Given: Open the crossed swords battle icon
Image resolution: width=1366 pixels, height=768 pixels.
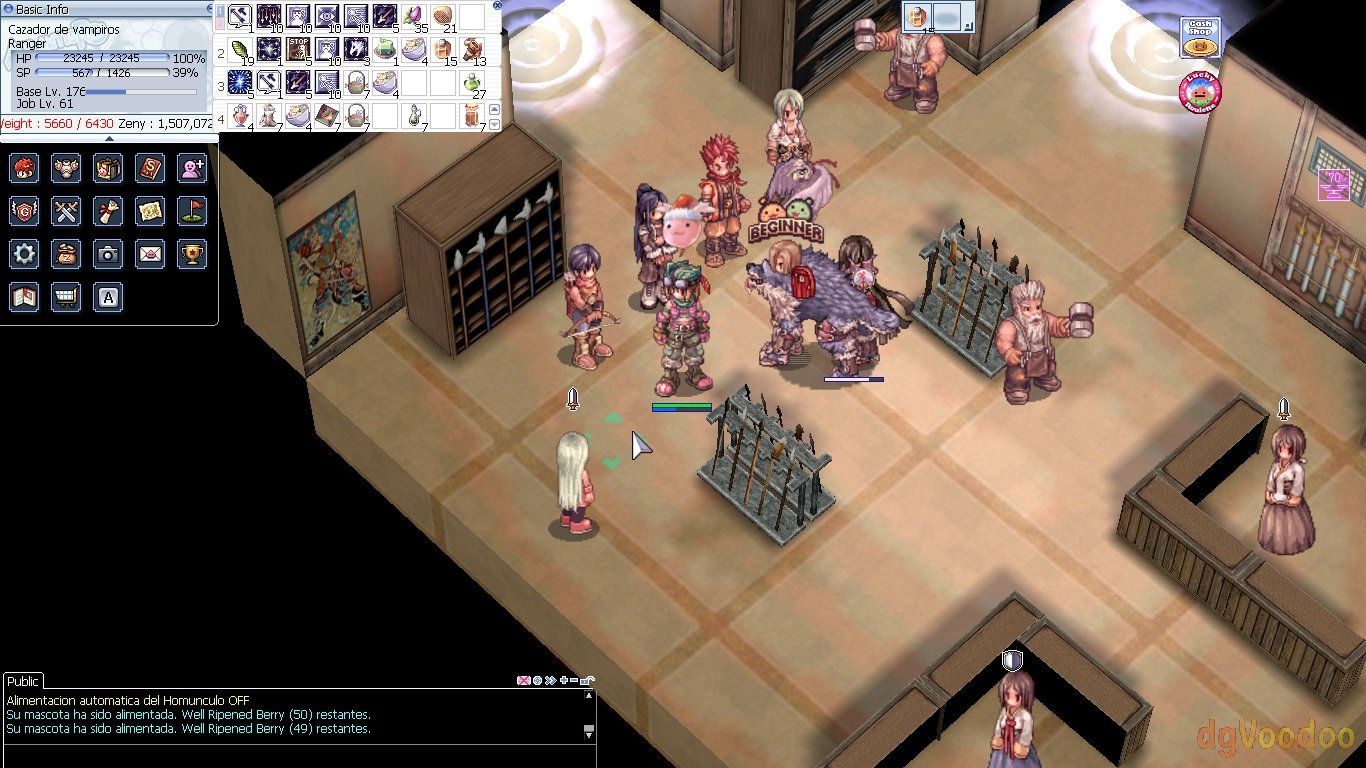Looking at the screenshot, I should coord(66,211).
